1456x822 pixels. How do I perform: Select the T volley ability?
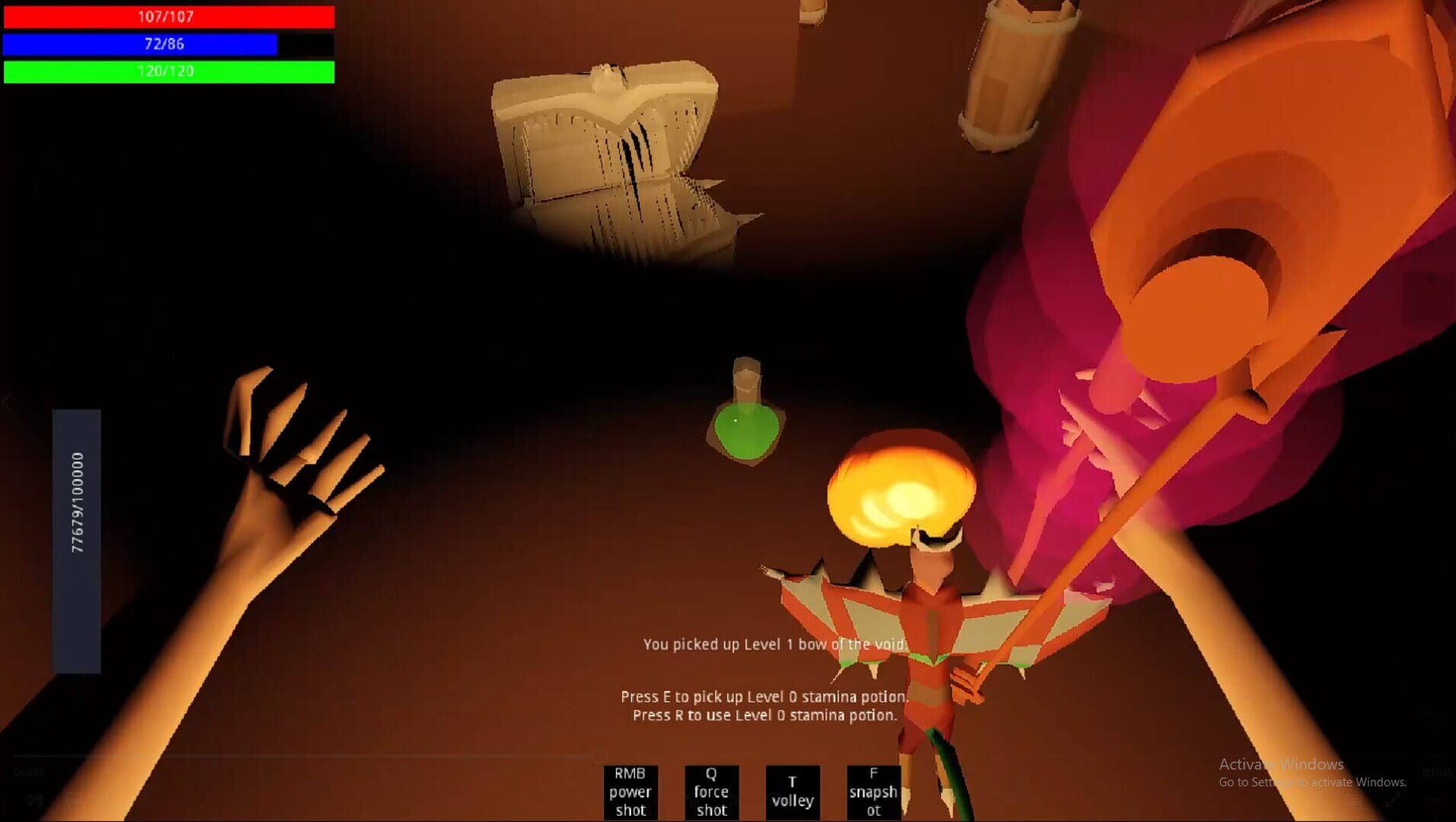793,792
